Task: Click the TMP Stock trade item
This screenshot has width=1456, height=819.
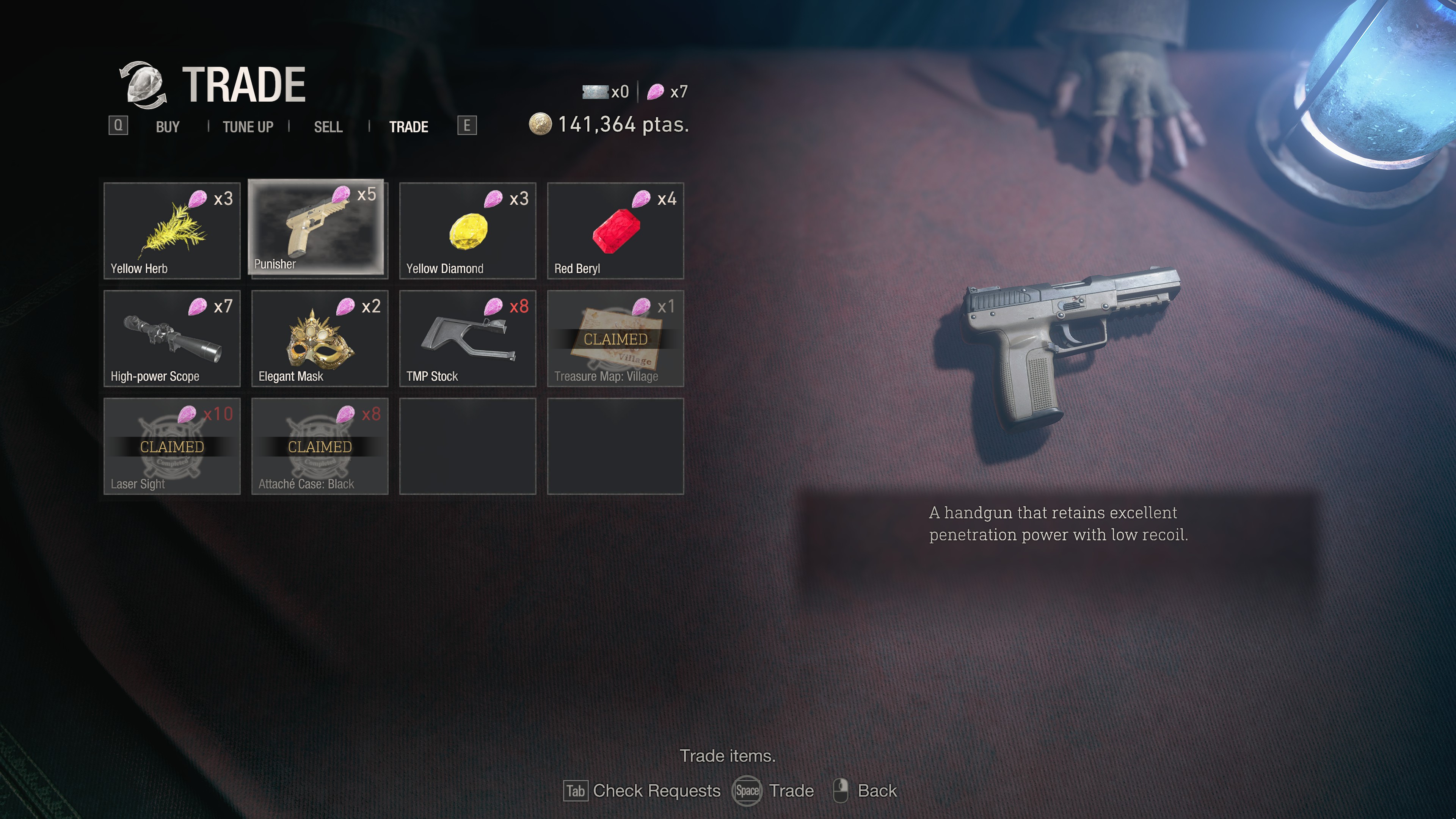Action: [468, 338]
